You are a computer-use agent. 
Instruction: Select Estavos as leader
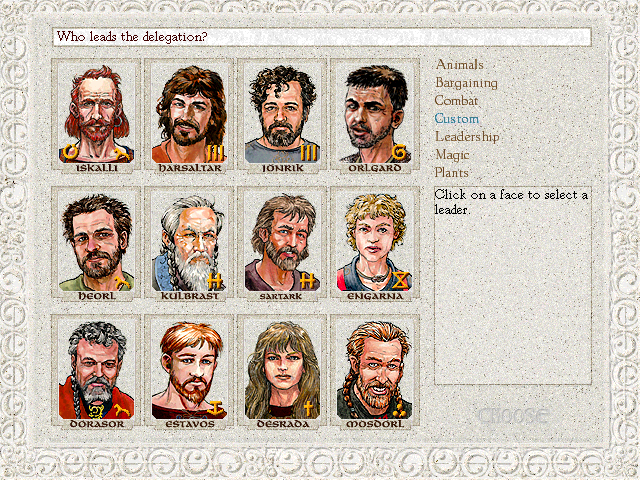(189, 370)
